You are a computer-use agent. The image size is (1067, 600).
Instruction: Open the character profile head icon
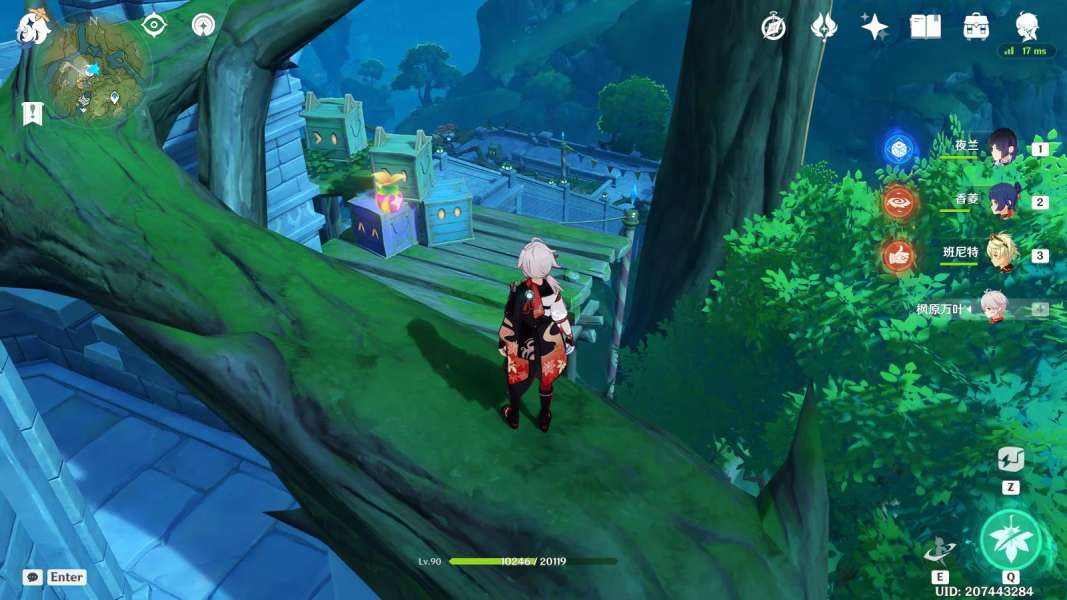tap(1027, 26)
